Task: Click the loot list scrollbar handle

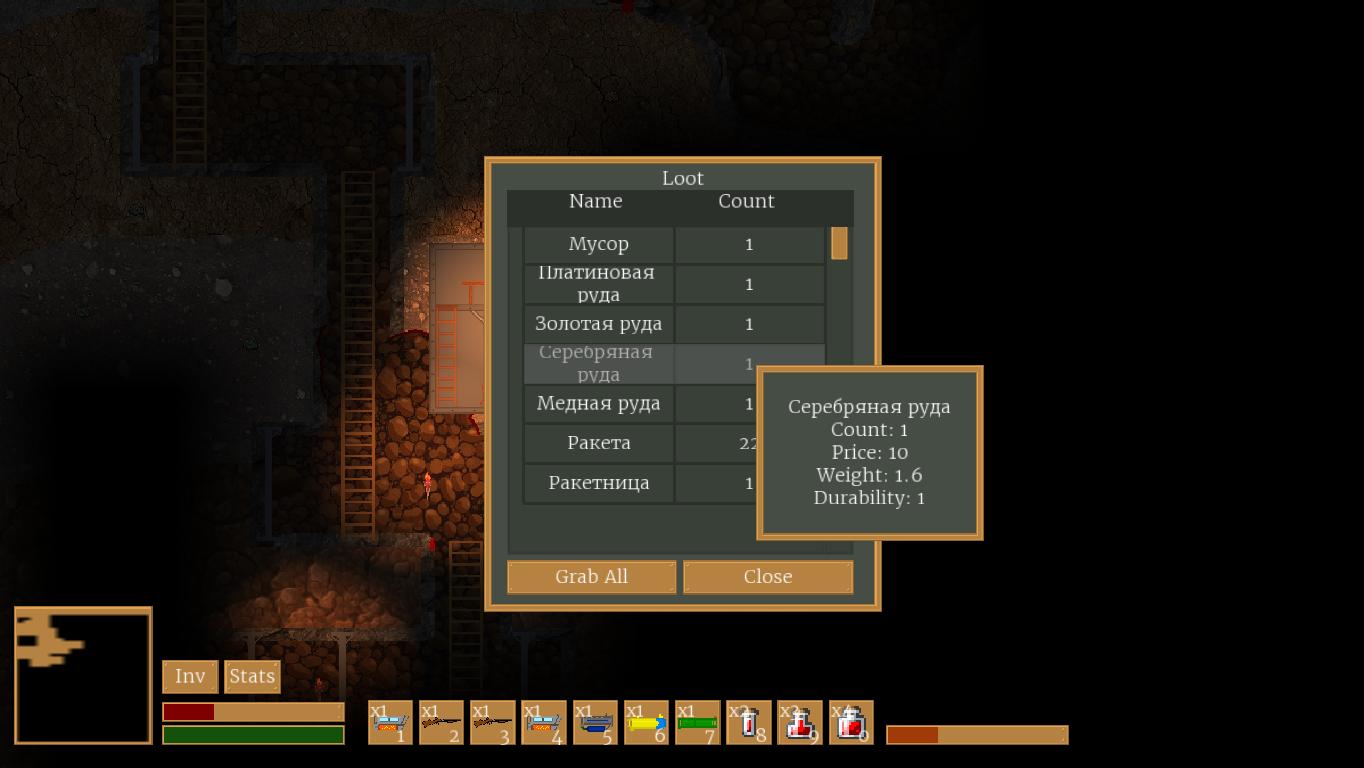Action: coord(839,243)
